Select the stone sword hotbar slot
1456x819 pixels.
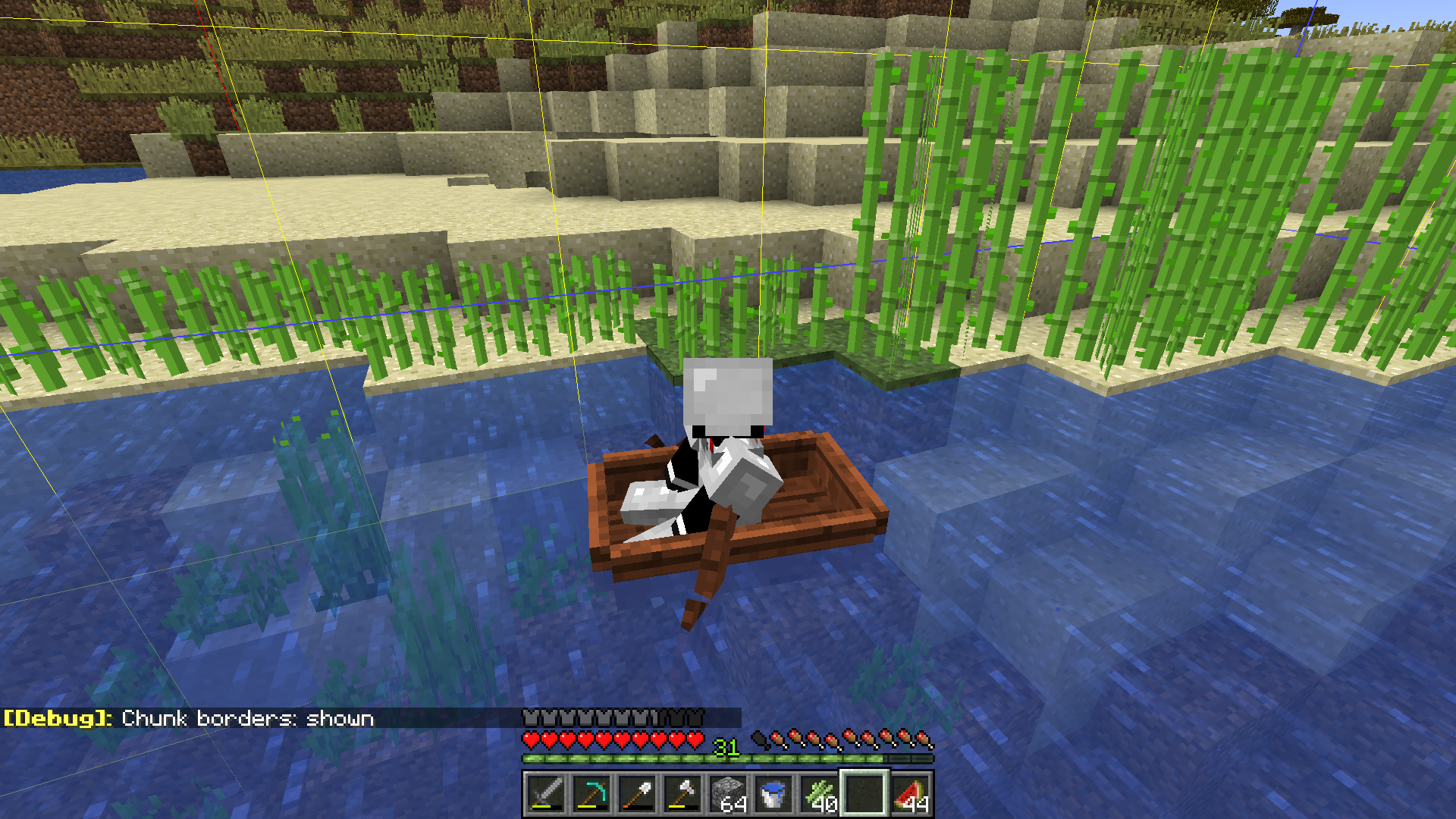(546, 794)
